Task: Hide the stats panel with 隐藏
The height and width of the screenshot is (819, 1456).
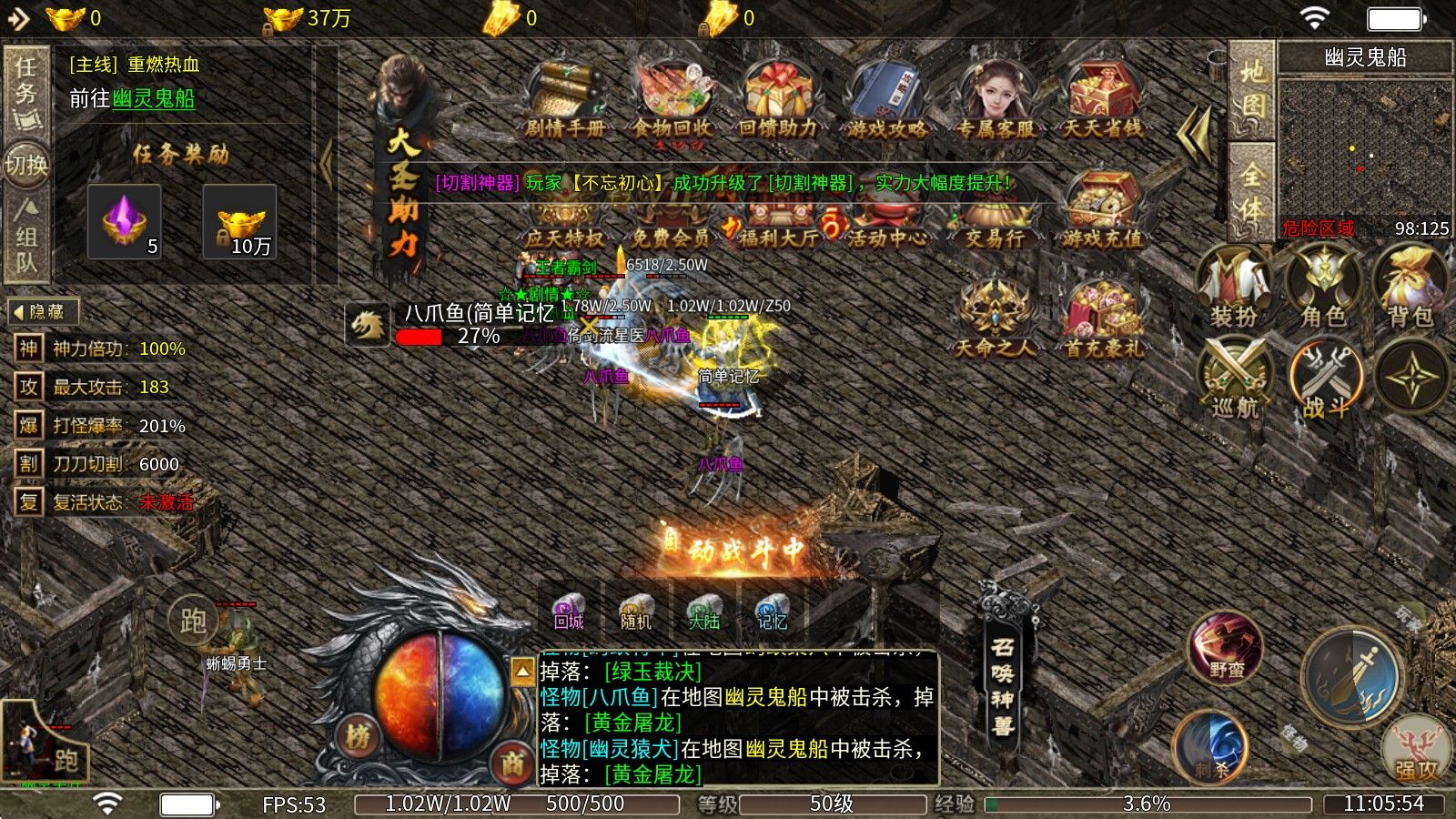Action: pos(42,312)
